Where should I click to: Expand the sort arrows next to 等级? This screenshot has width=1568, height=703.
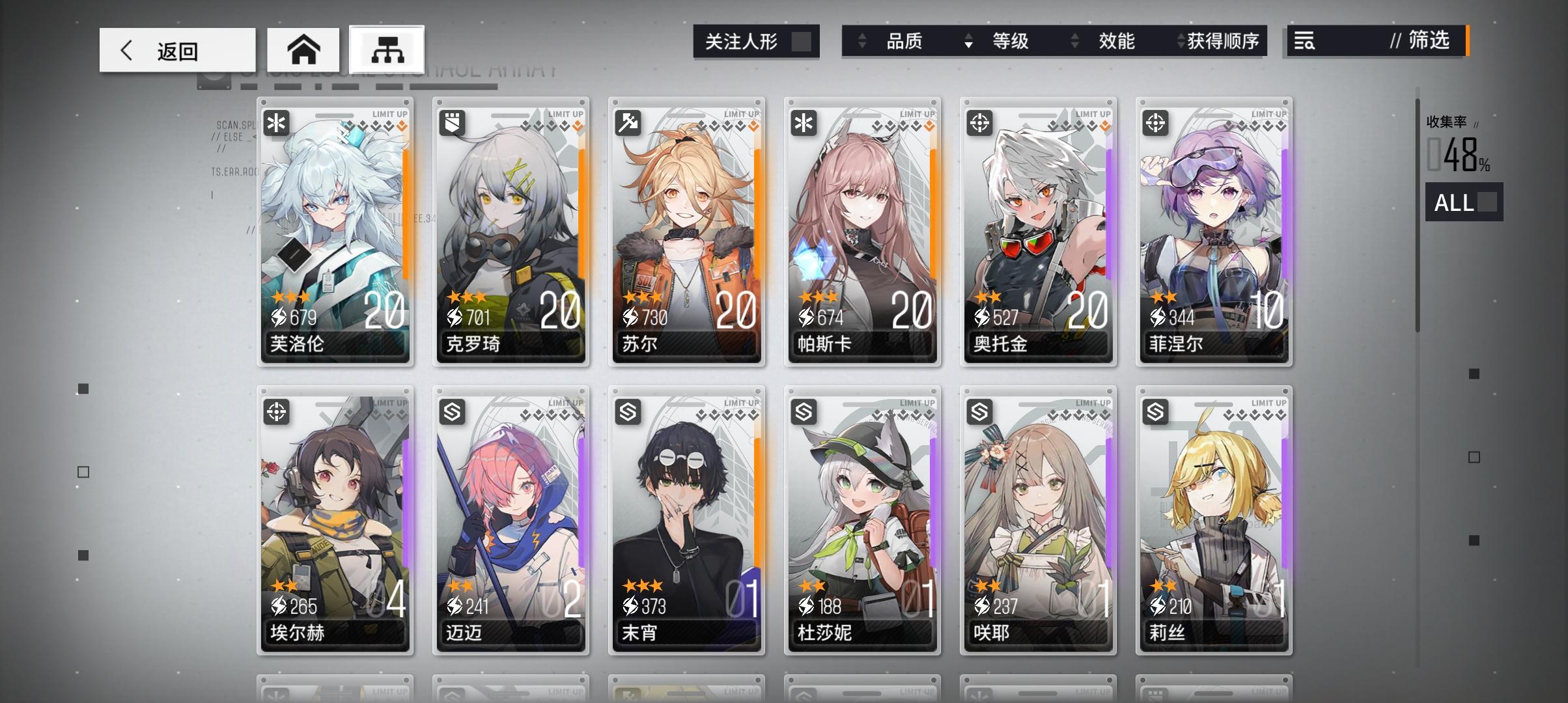tap(968, 41)
